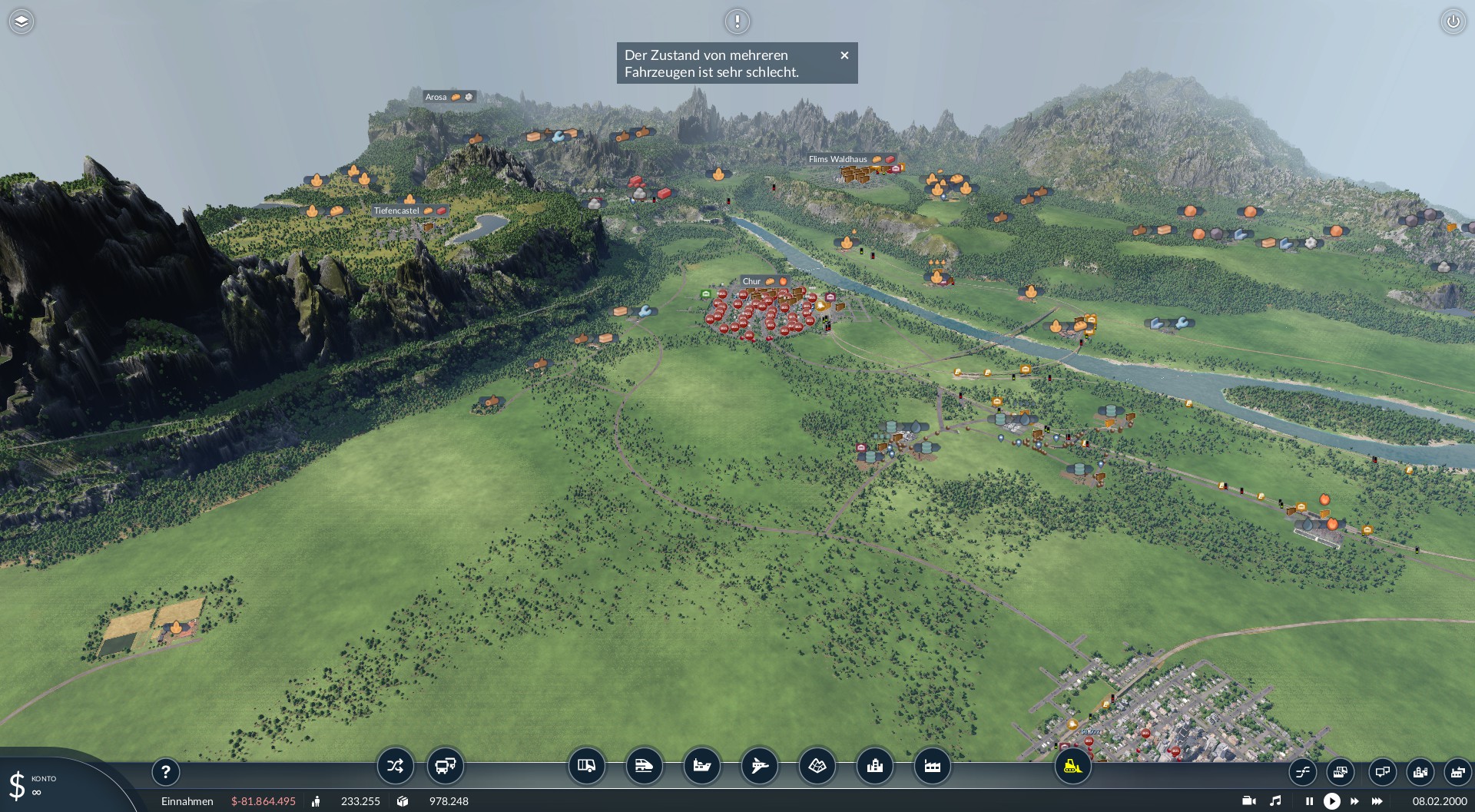Viewport: 1475px width, 812px height.
Task: Open the vehicle manager bus icon
Action: (x=445, y=766)
